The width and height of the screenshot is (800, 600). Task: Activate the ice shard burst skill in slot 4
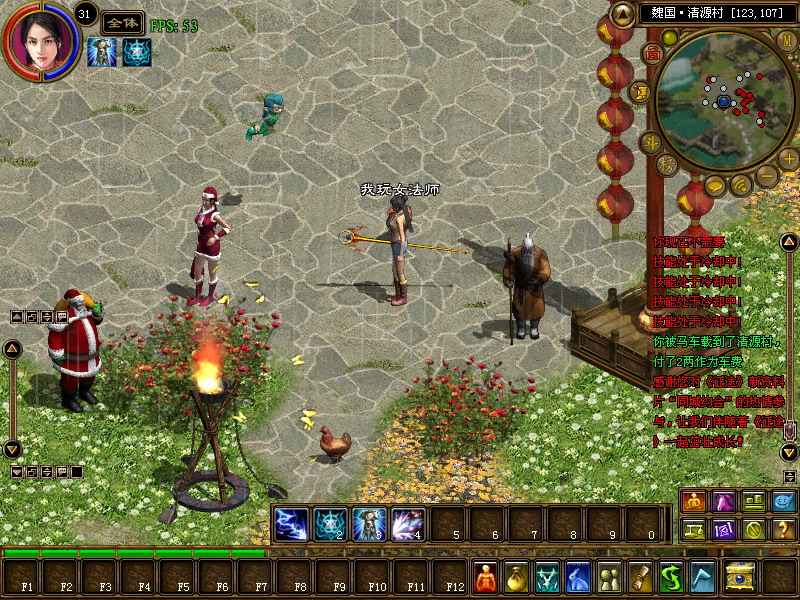[x=408, y=524]
